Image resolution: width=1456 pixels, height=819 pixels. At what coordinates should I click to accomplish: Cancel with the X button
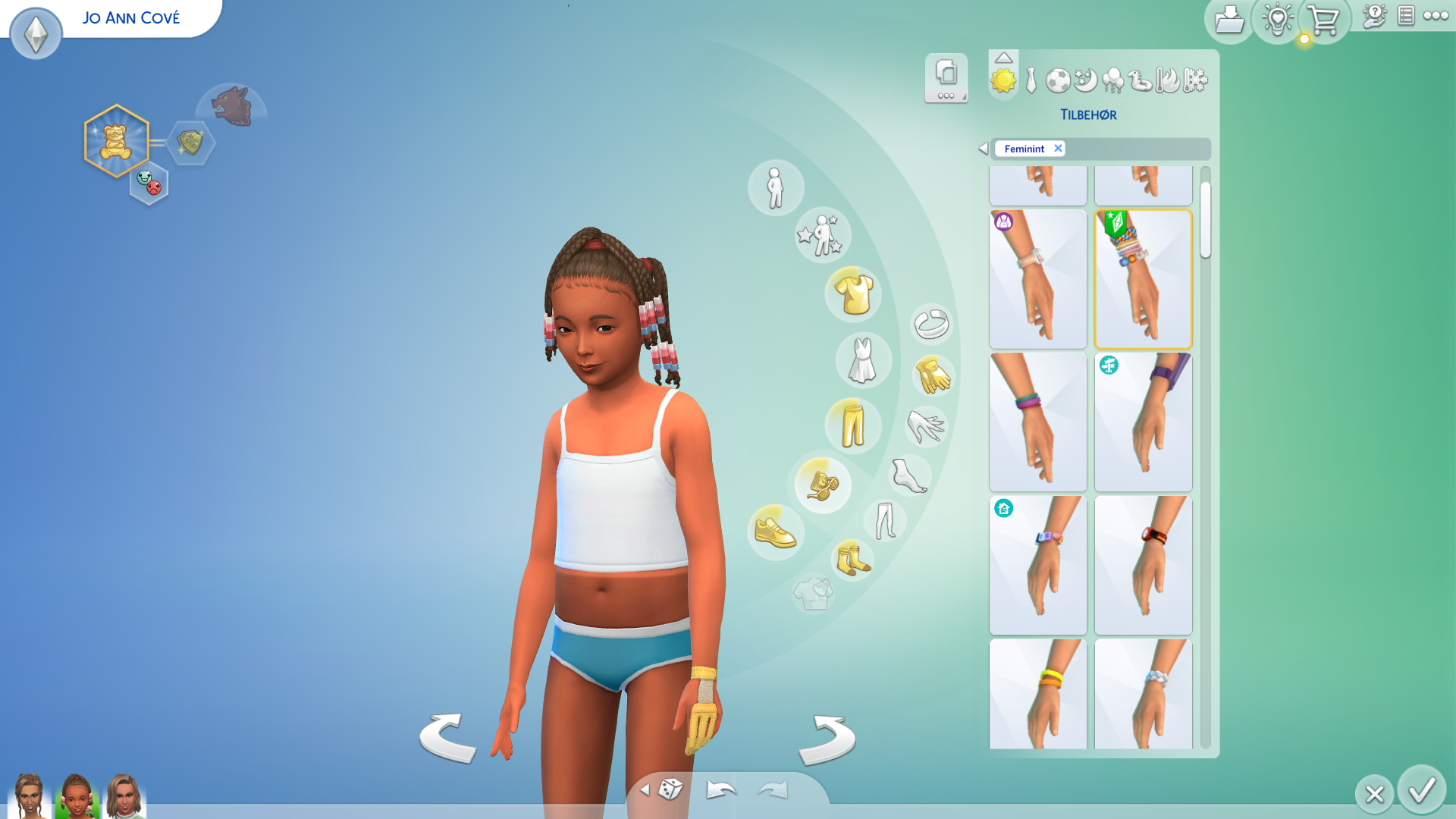1374,794
